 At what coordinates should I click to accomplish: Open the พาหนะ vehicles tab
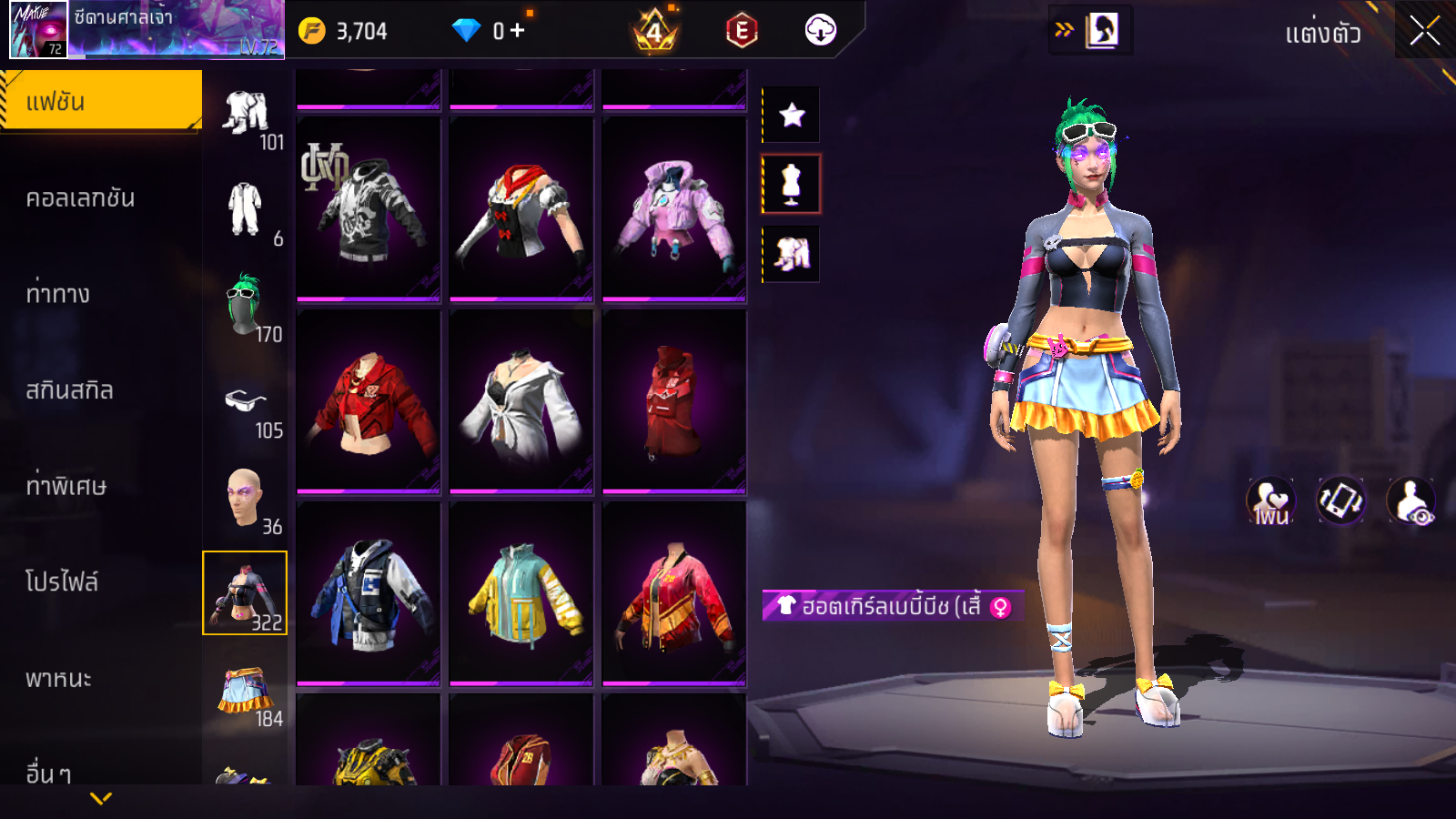(x=59, y=679)
